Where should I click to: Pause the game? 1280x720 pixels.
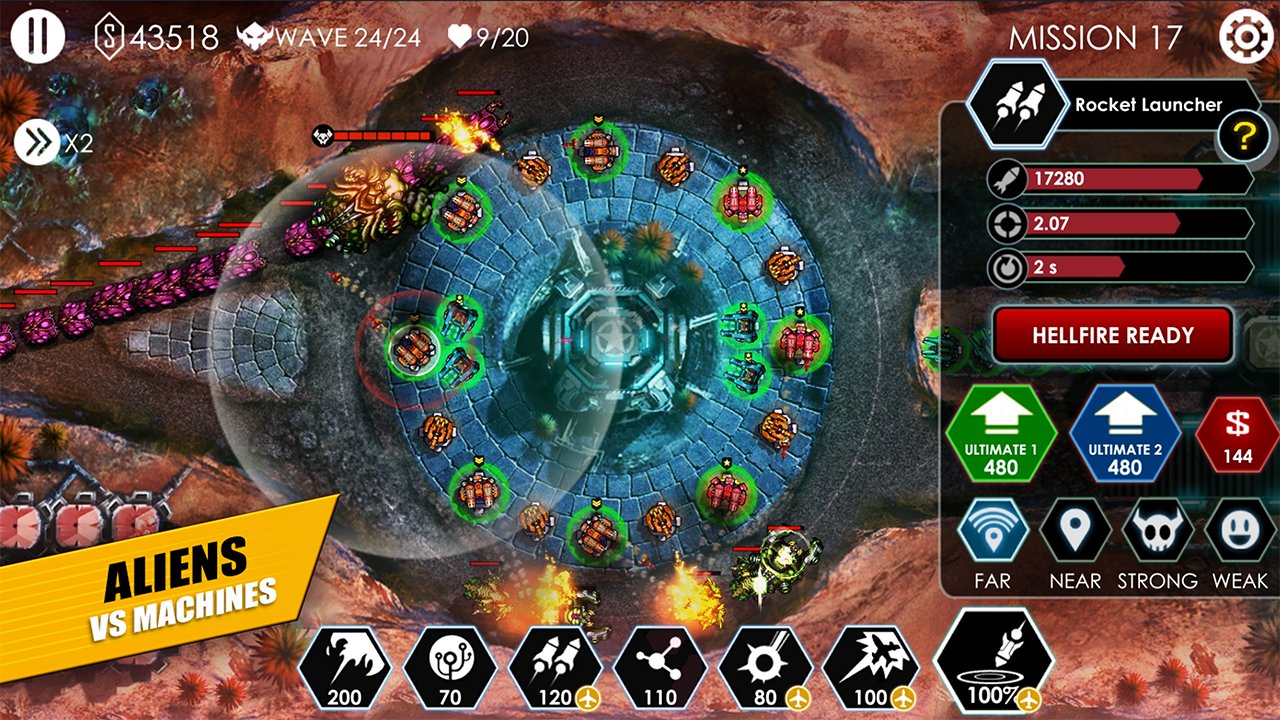click(x=38, y=37)
